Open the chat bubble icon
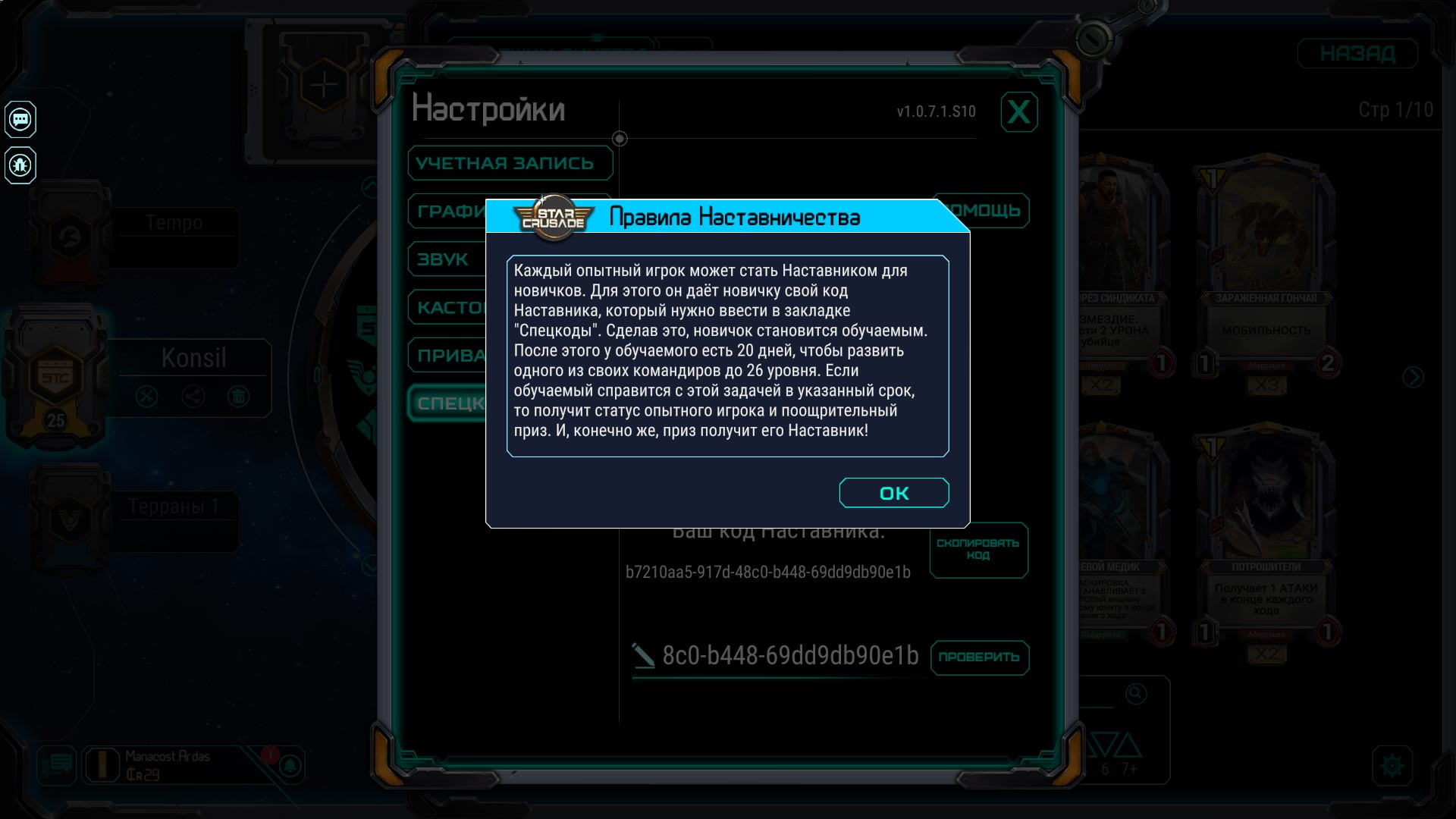 click(20, 119)
